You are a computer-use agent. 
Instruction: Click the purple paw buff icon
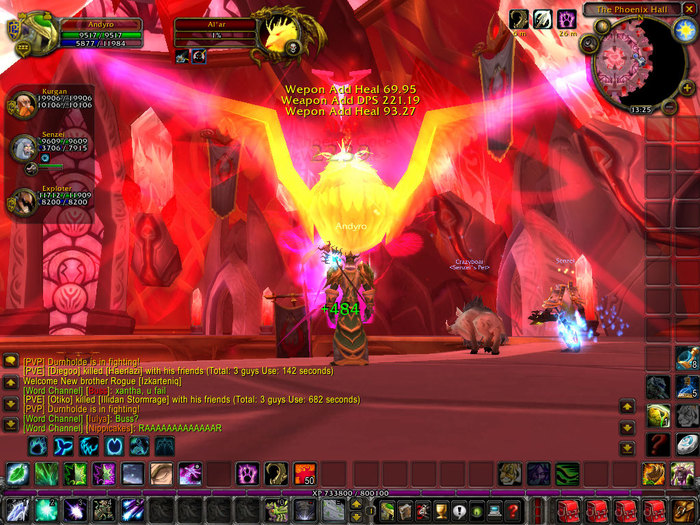pyautogui.click(x=566, y=19)
